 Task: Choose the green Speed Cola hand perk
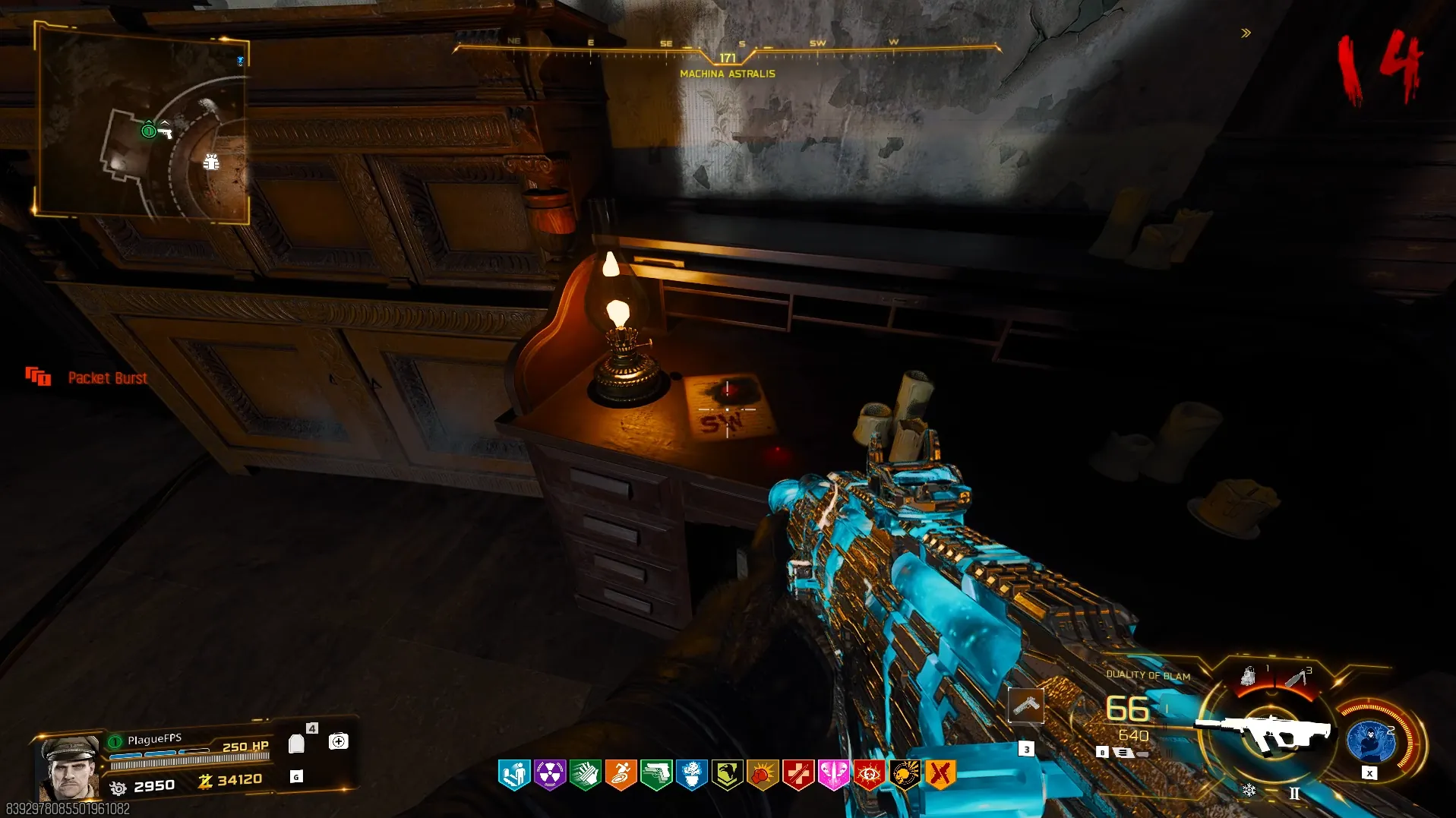(586, 775)
